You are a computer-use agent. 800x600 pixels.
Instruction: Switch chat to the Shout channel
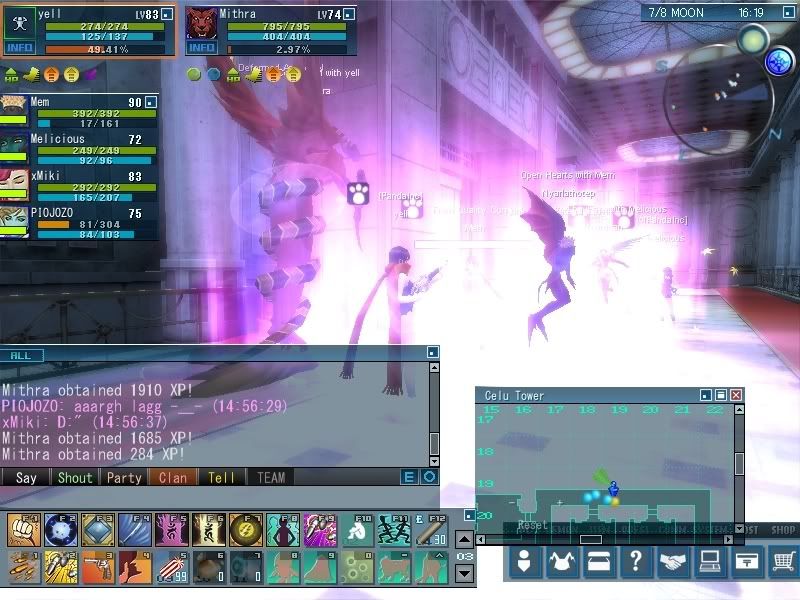tap(75, 478)
